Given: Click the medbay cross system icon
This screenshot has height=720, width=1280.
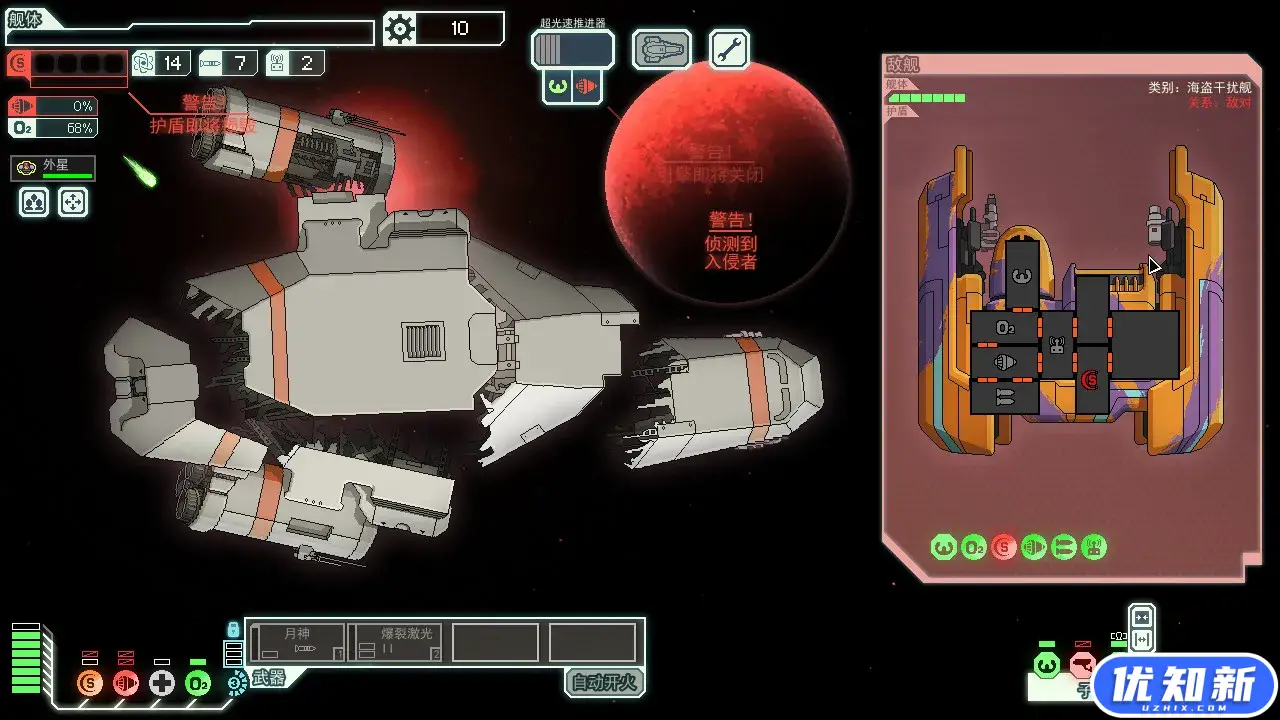Looking at the screenshot, I should click(162, 684).
